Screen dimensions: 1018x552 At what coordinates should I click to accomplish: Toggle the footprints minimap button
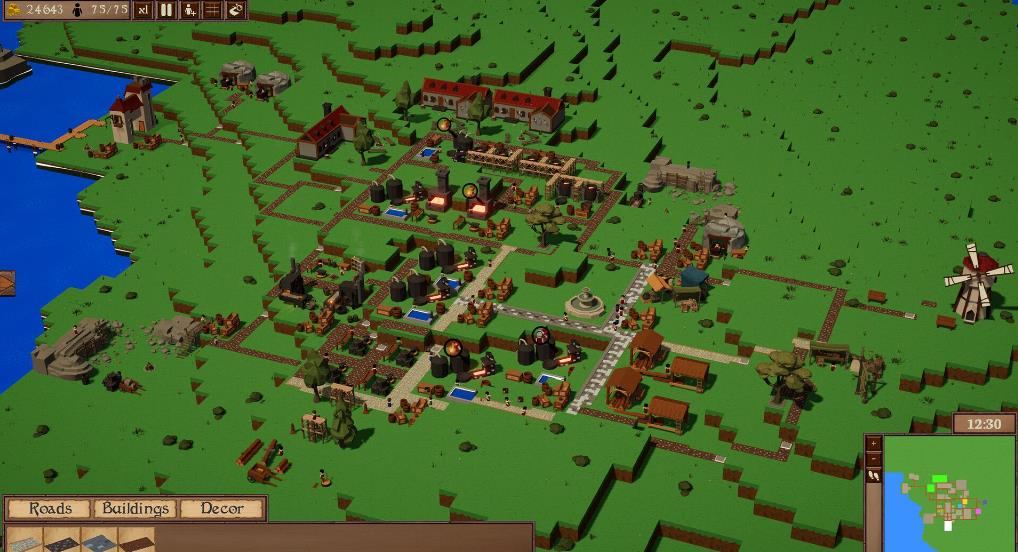pyautogui.click(x=874, y=476)
